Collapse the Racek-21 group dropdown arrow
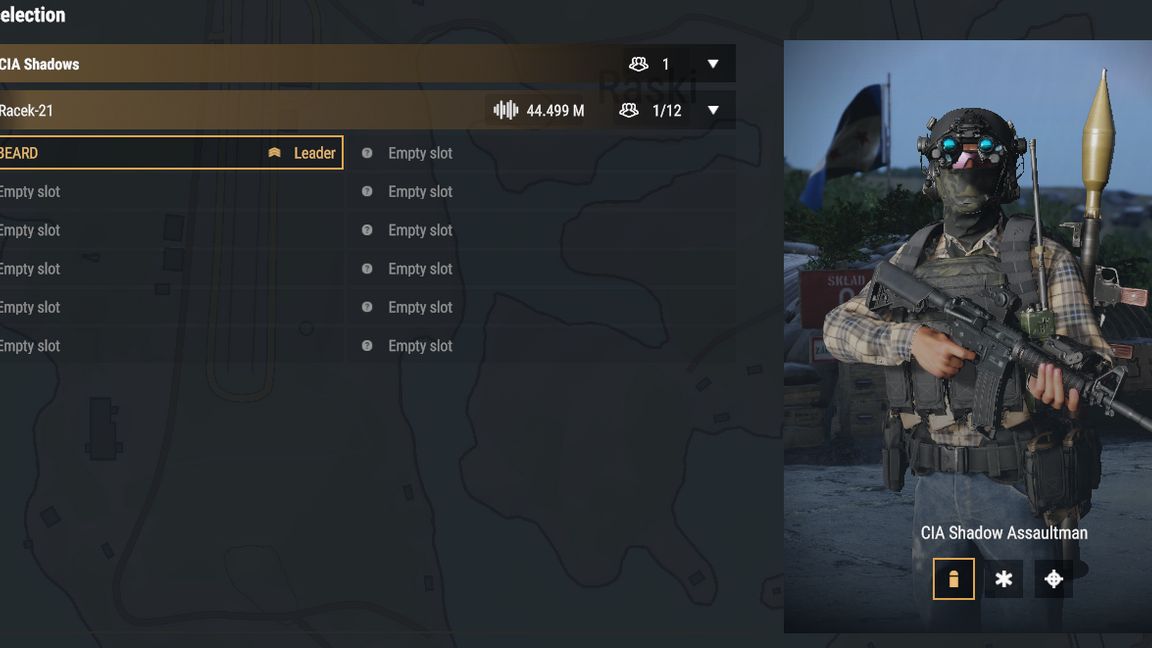The width and height of the screenshot is (1152, 648). coord(713,111)
